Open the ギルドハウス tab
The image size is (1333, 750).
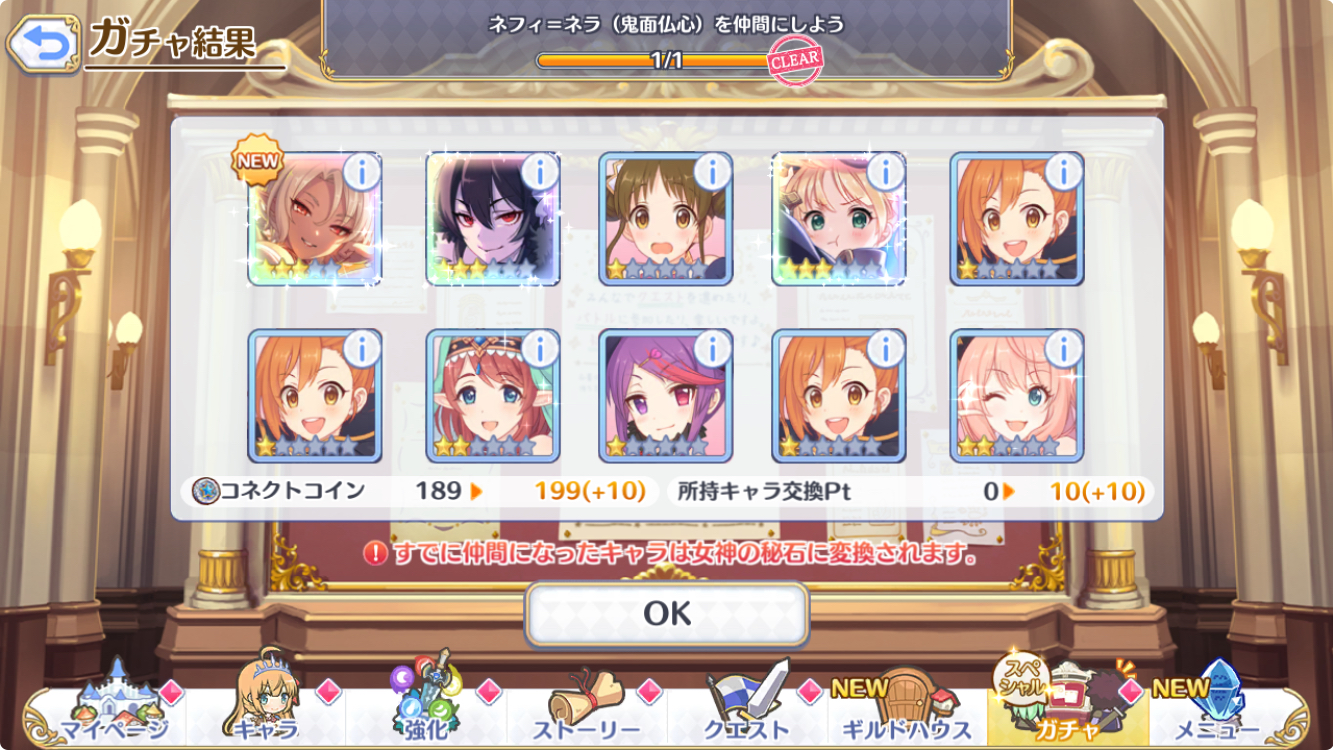907,705
